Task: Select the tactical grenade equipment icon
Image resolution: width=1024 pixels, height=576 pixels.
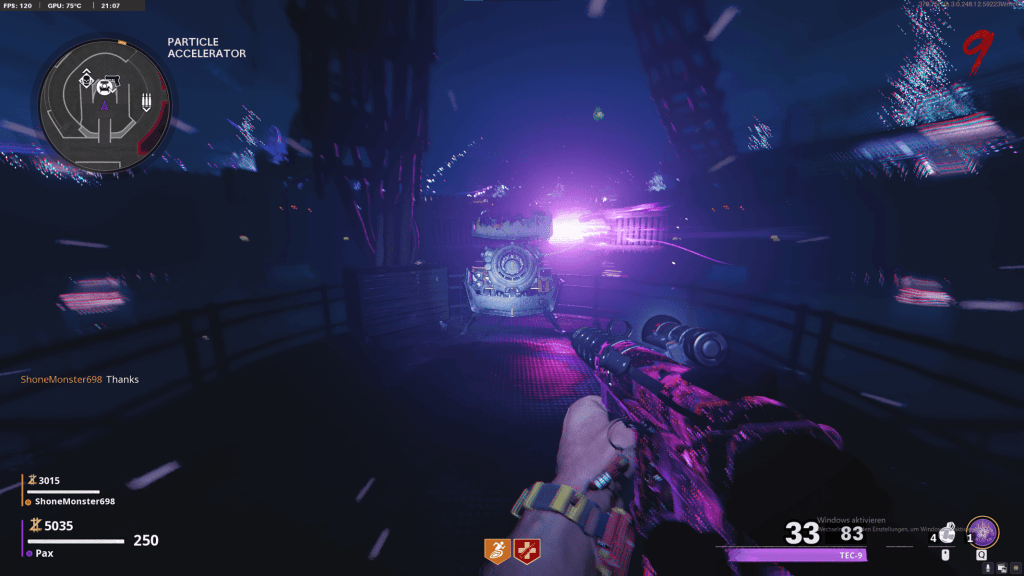Action: click(946, 535)
